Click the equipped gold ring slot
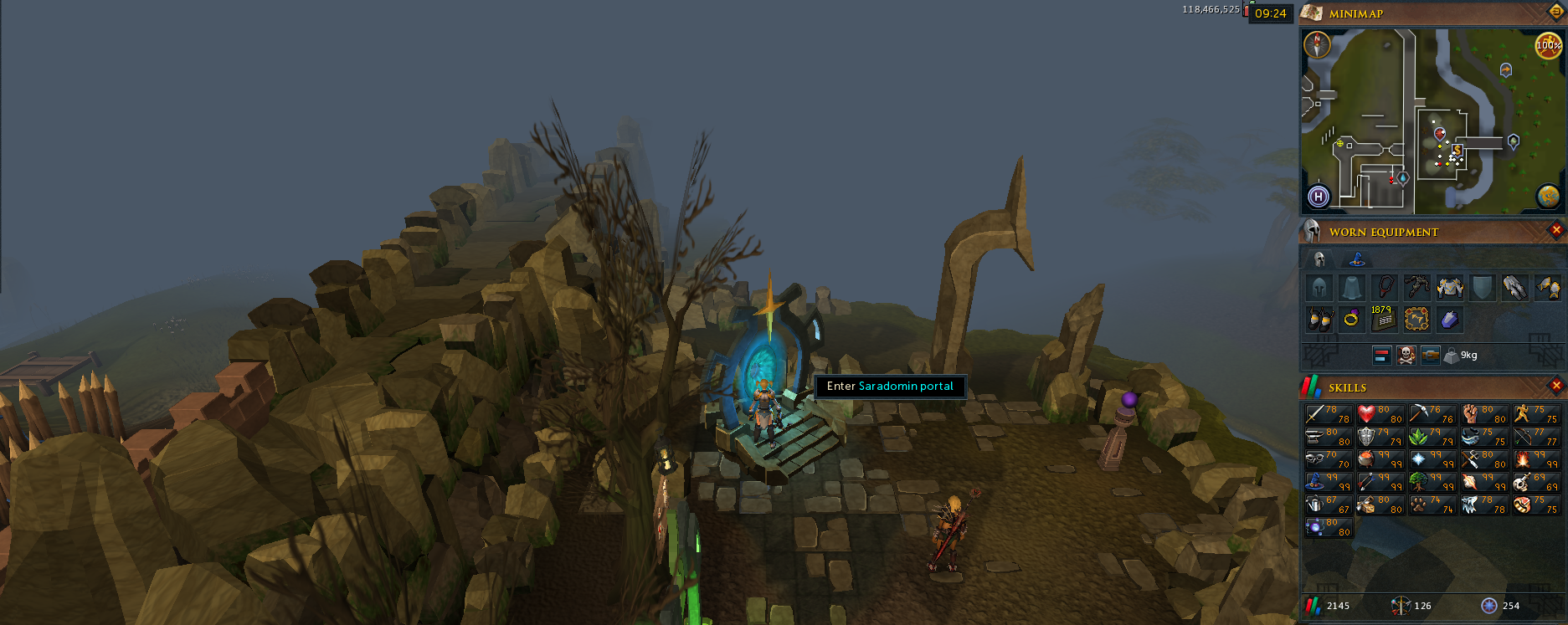The image size is (1568, 625). (x=1351, y=319)
